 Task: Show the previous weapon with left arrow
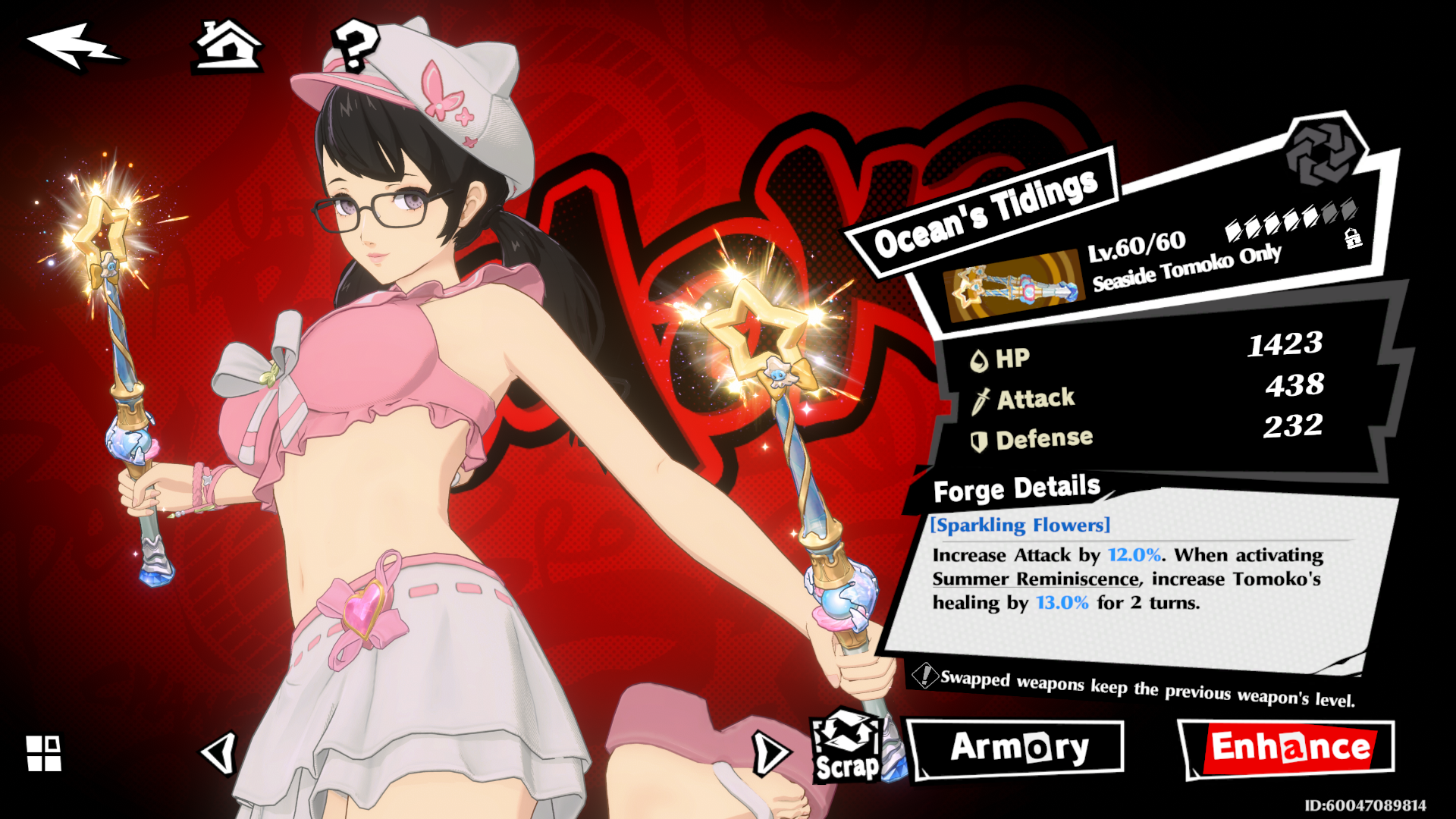point(219,753)
